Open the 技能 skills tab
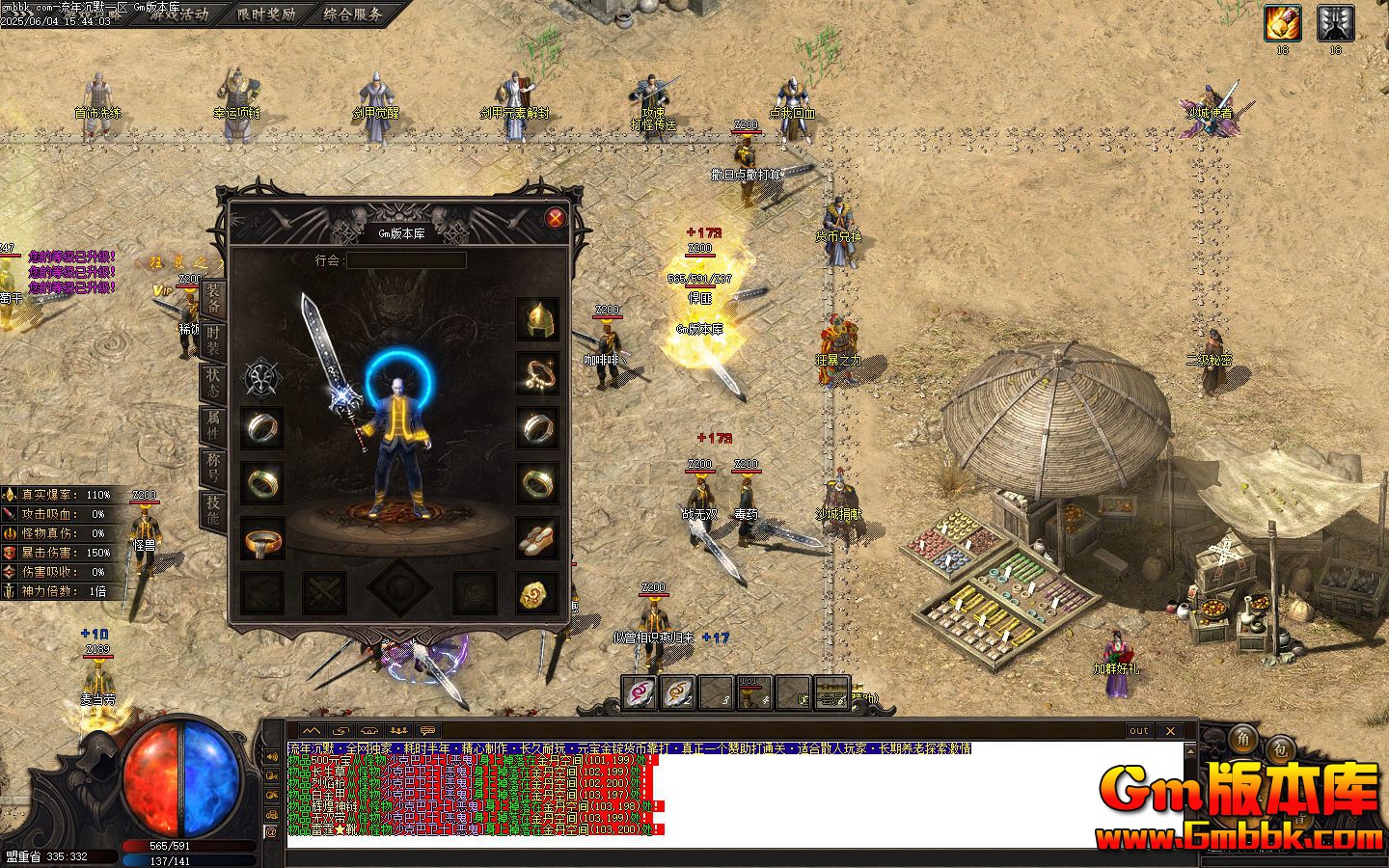Screen dimensions: 1389x868 pyautogui.click(x=213, y=510)
